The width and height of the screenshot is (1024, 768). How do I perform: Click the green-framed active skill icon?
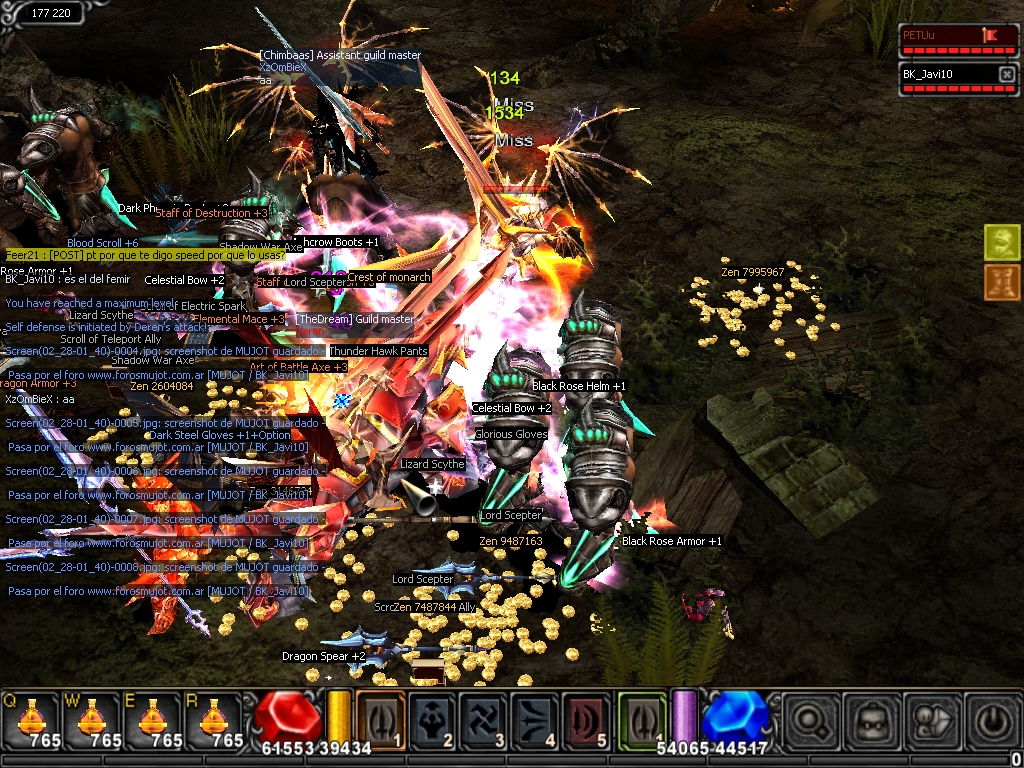pyautogui.click(x=641, y=720)
